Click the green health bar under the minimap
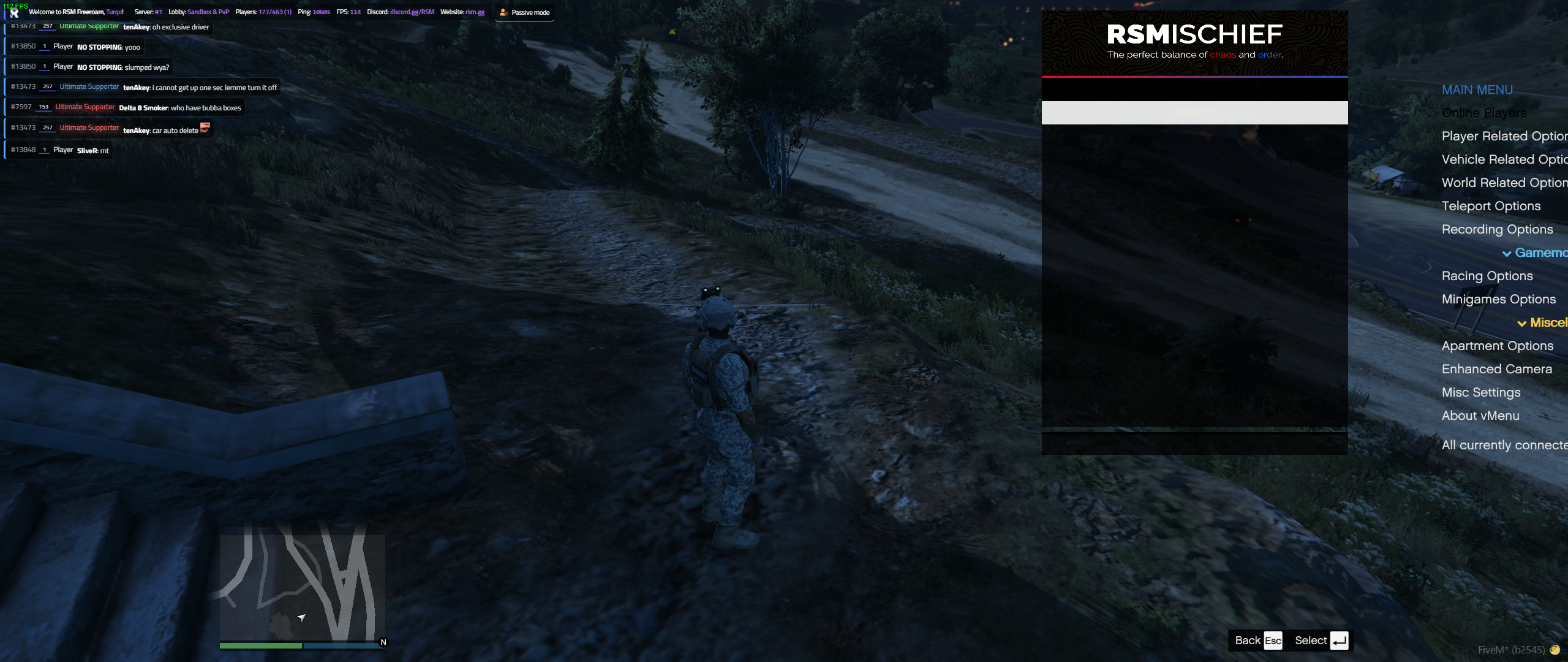The image size is (1568, 662). tap(260, 645)
